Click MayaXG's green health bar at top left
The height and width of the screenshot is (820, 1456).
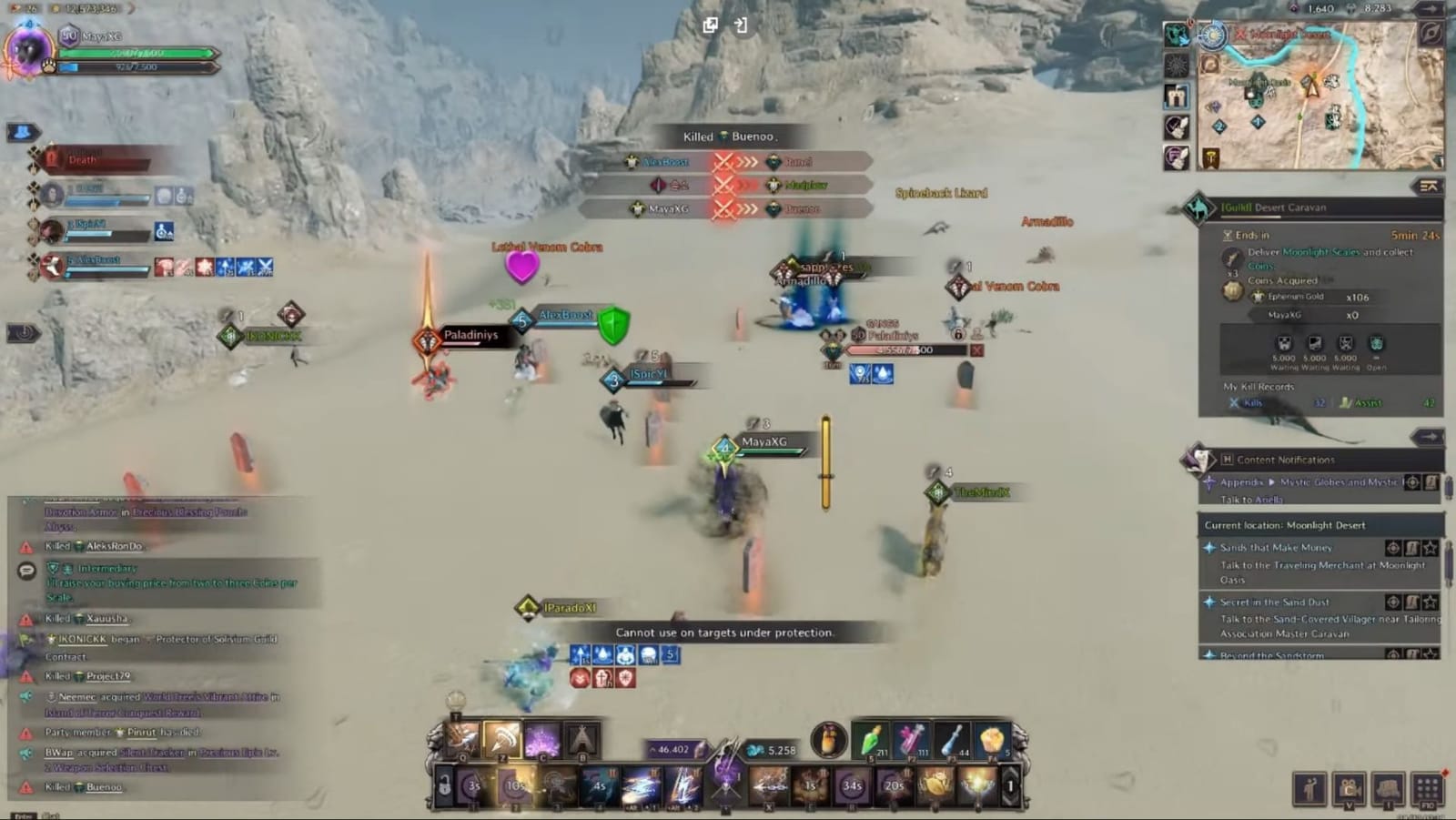click(136, 54)
